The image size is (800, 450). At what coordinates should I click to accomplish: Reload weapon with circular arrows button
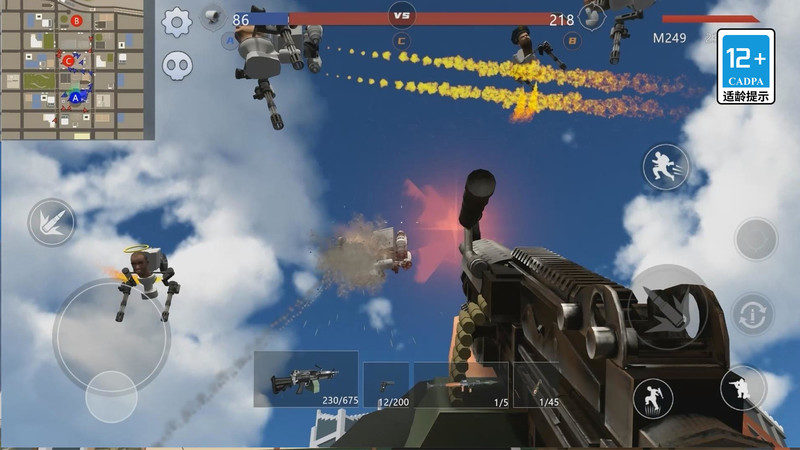(752, 315)
